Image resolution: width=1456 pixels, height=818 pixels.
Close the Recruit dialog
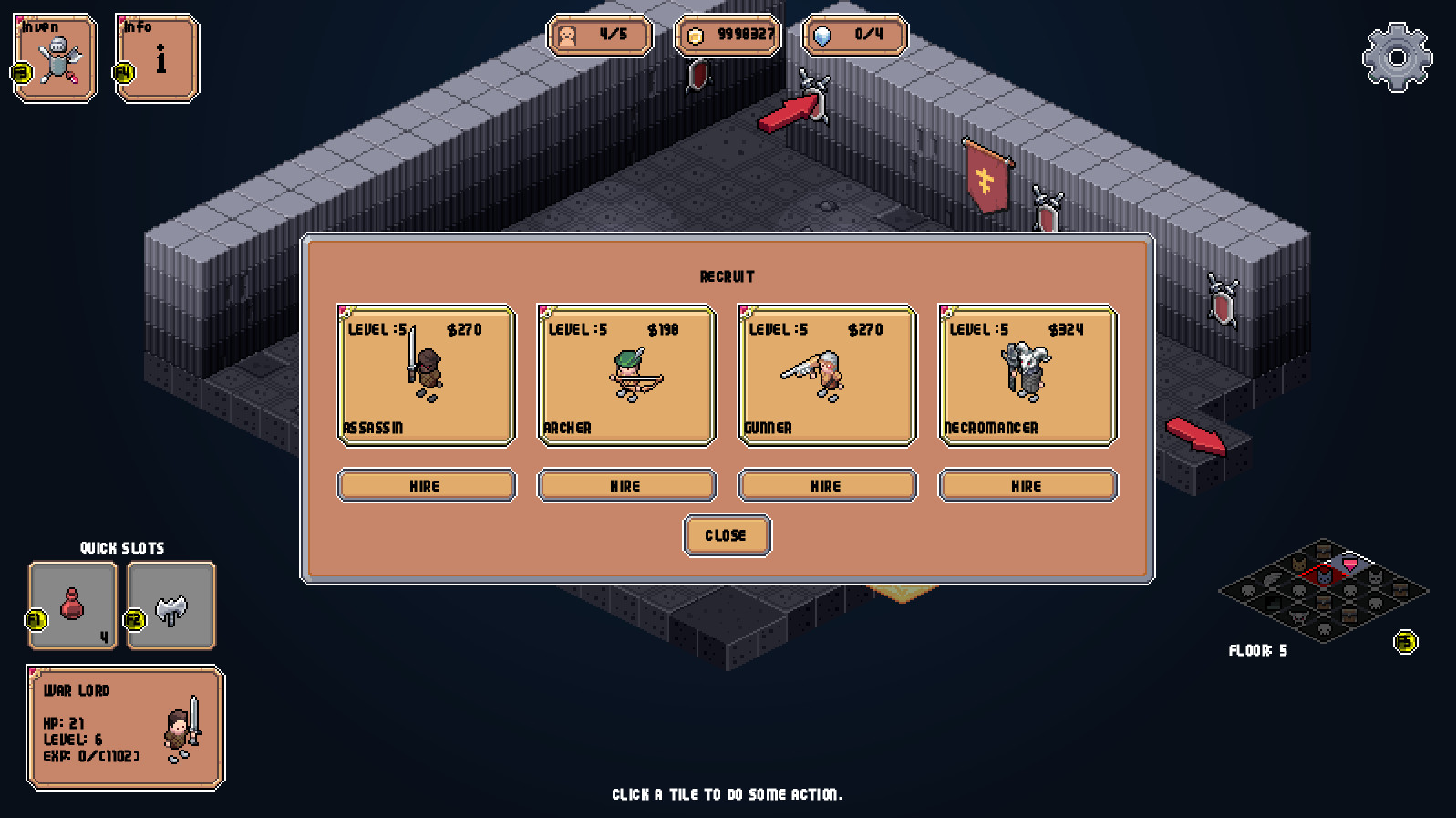(727, 535)
